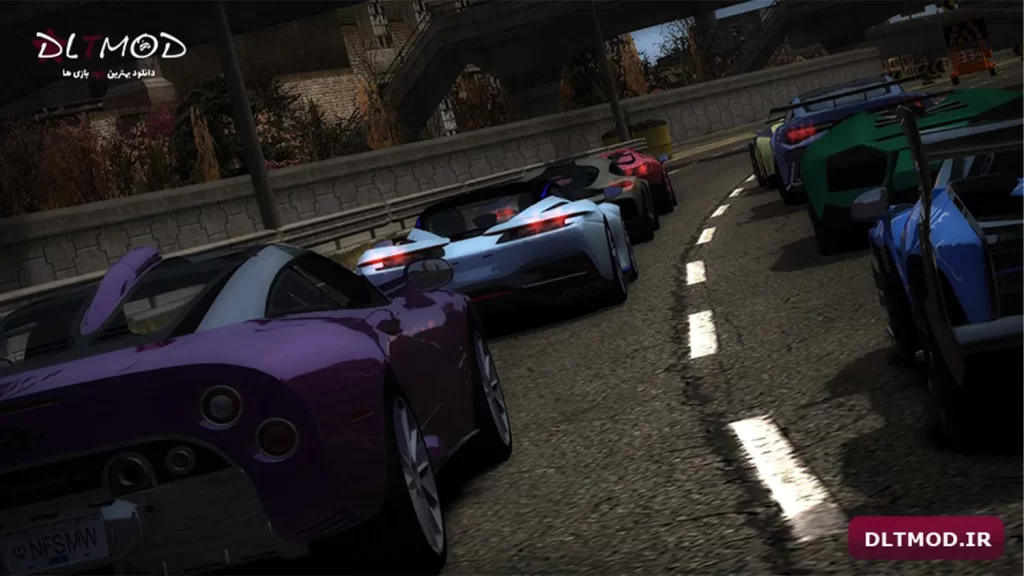
Task: Open the DLTMOD.IR site badge
Action: pyautogui.click(x=925, y=539)
